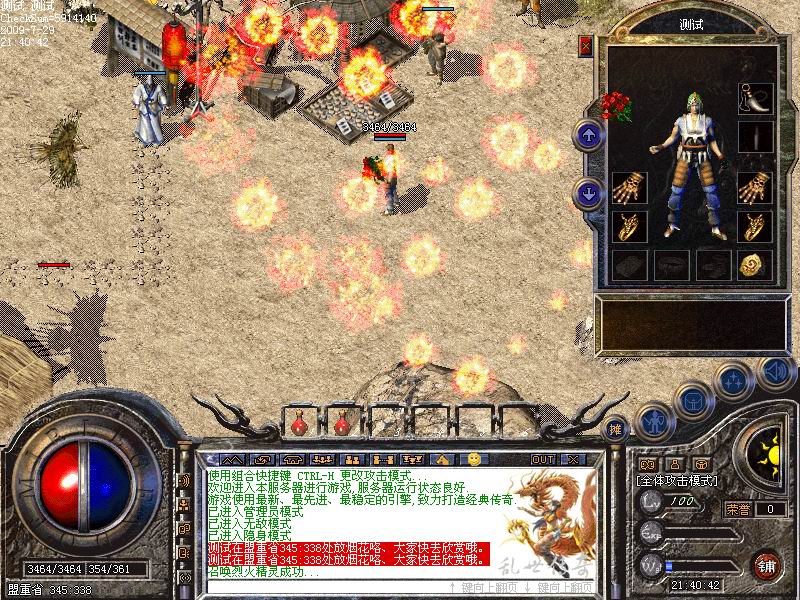Open the character status round button
The height and width of the screenshot is (600, 800).
tap(653, 421)
